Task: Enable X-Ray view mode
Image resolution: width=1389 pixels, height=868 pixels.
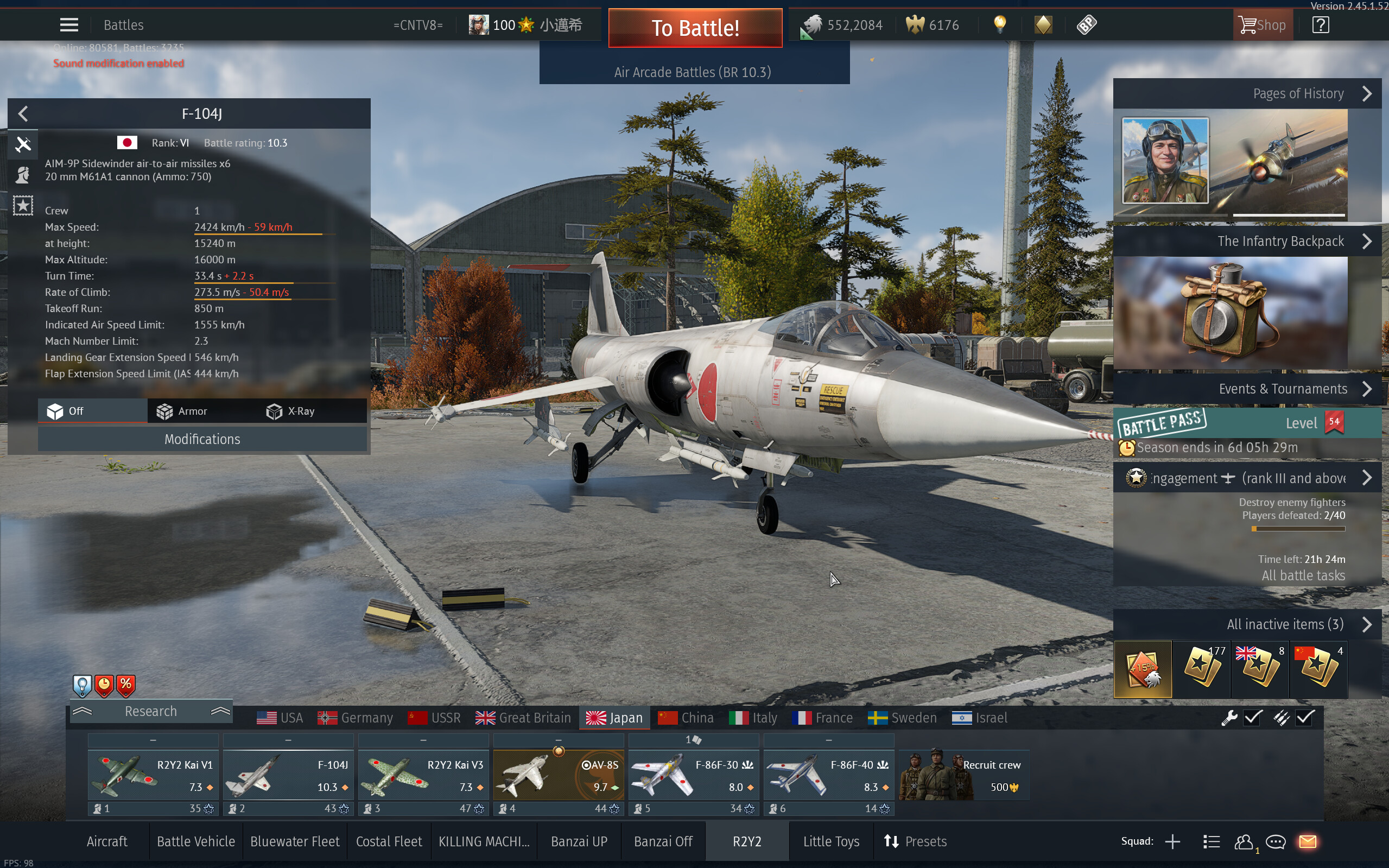Action: (x=291, y=411)
